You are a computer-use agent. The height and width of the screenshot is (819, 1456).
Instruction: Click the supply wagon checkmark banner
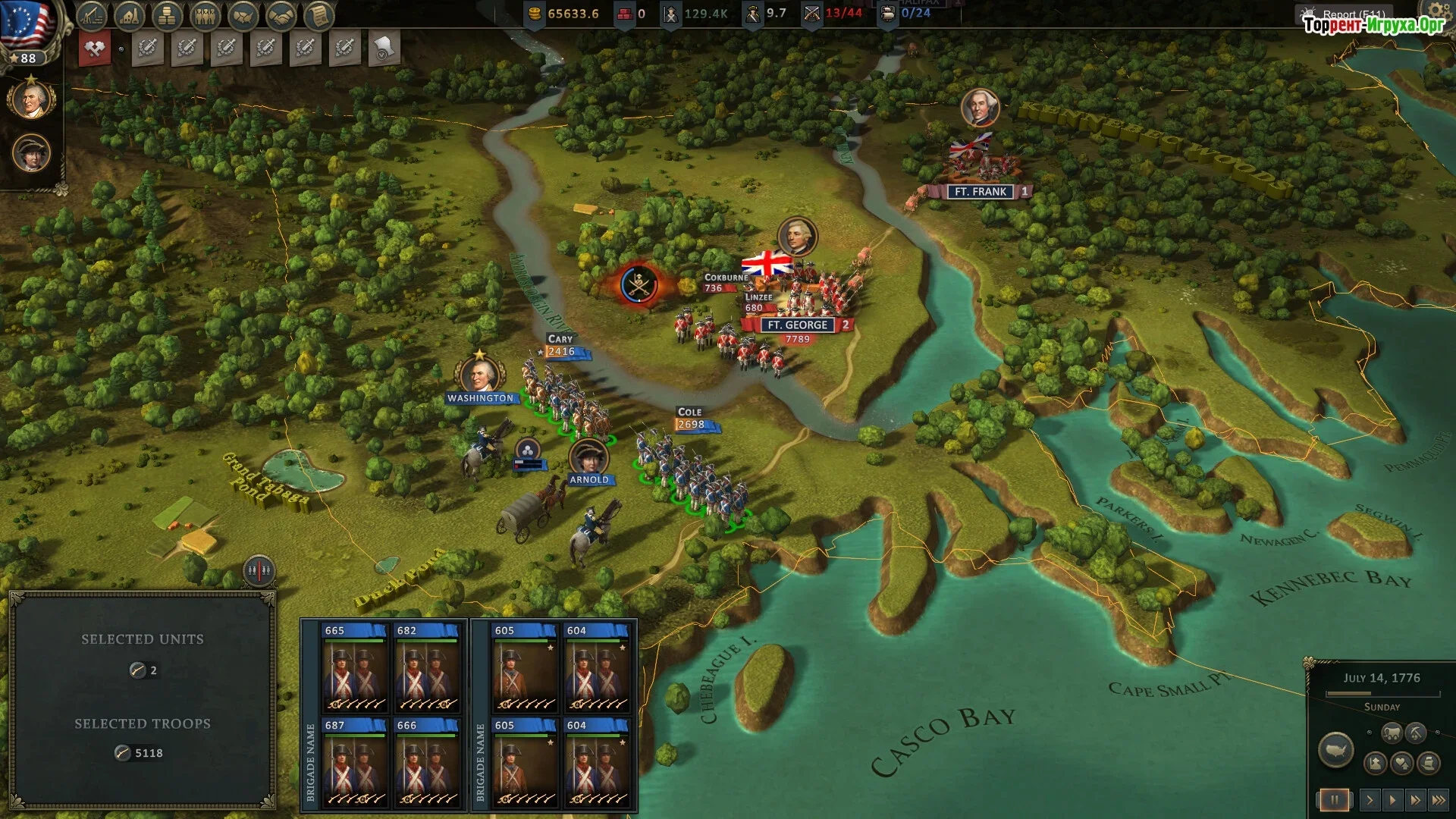(x=384, y=49)
